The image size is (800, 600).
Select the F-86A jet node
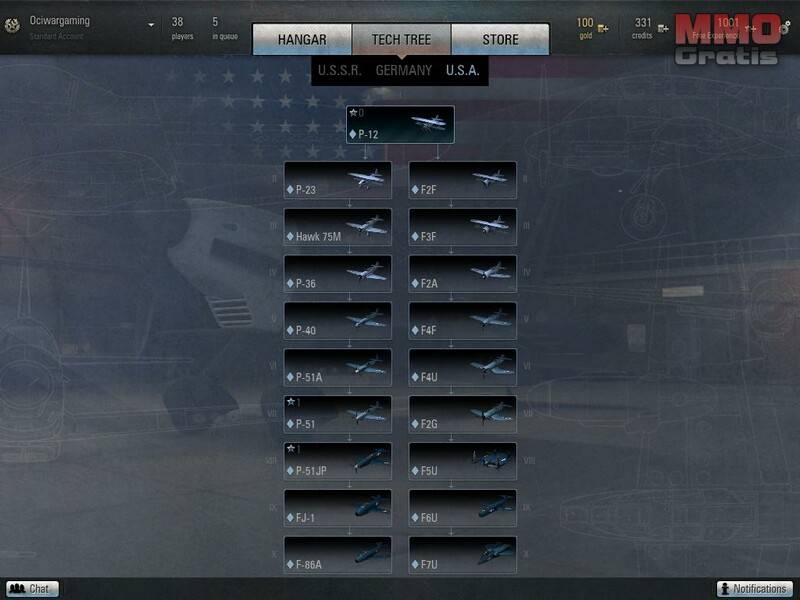pos(338,556)
